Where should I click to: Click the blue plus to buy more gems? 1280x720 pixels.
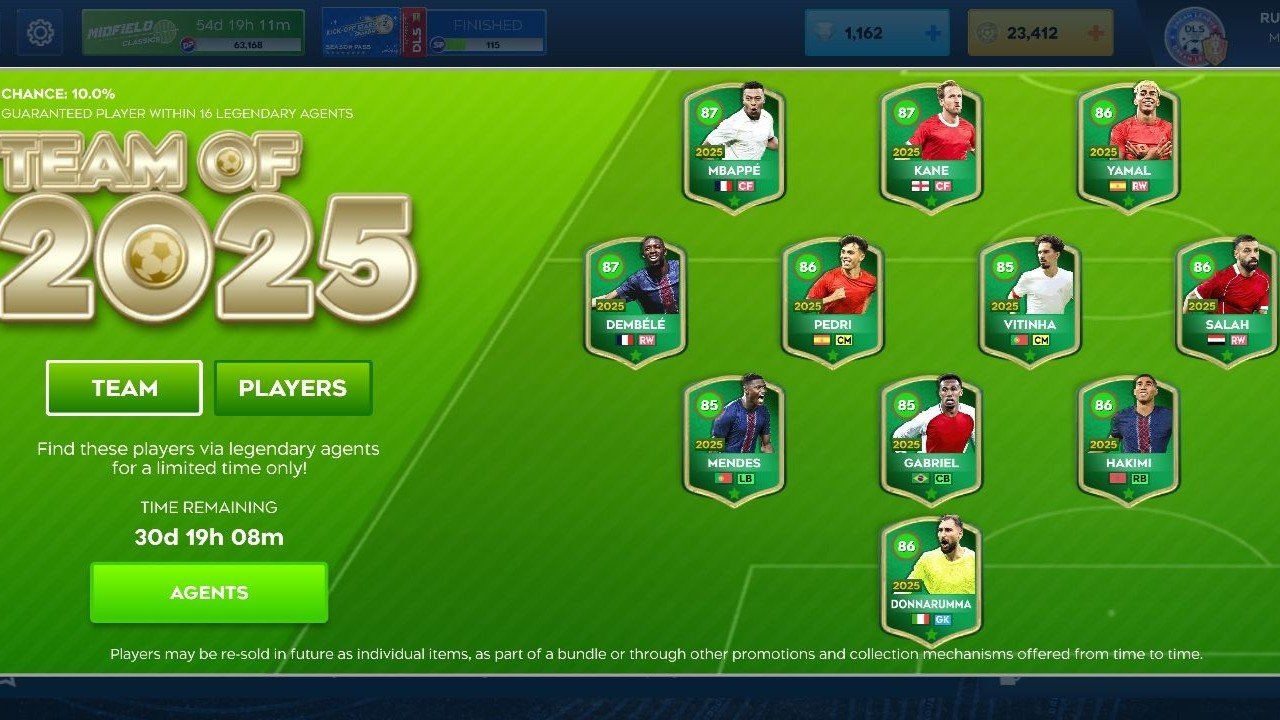click(x=934, y=32)
